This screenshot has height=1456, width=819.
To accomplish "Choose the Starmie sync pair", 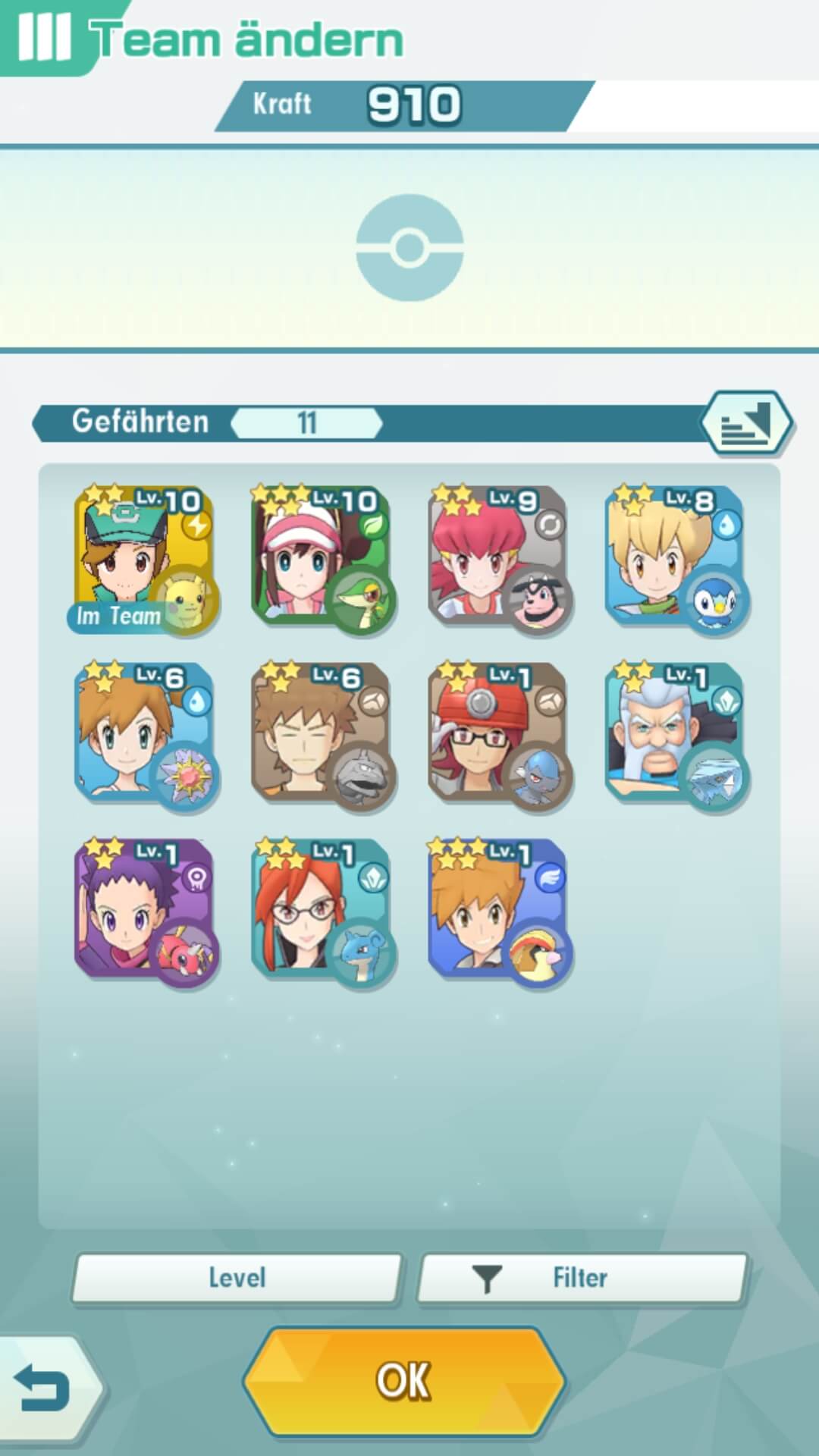I will click(143, 734).
